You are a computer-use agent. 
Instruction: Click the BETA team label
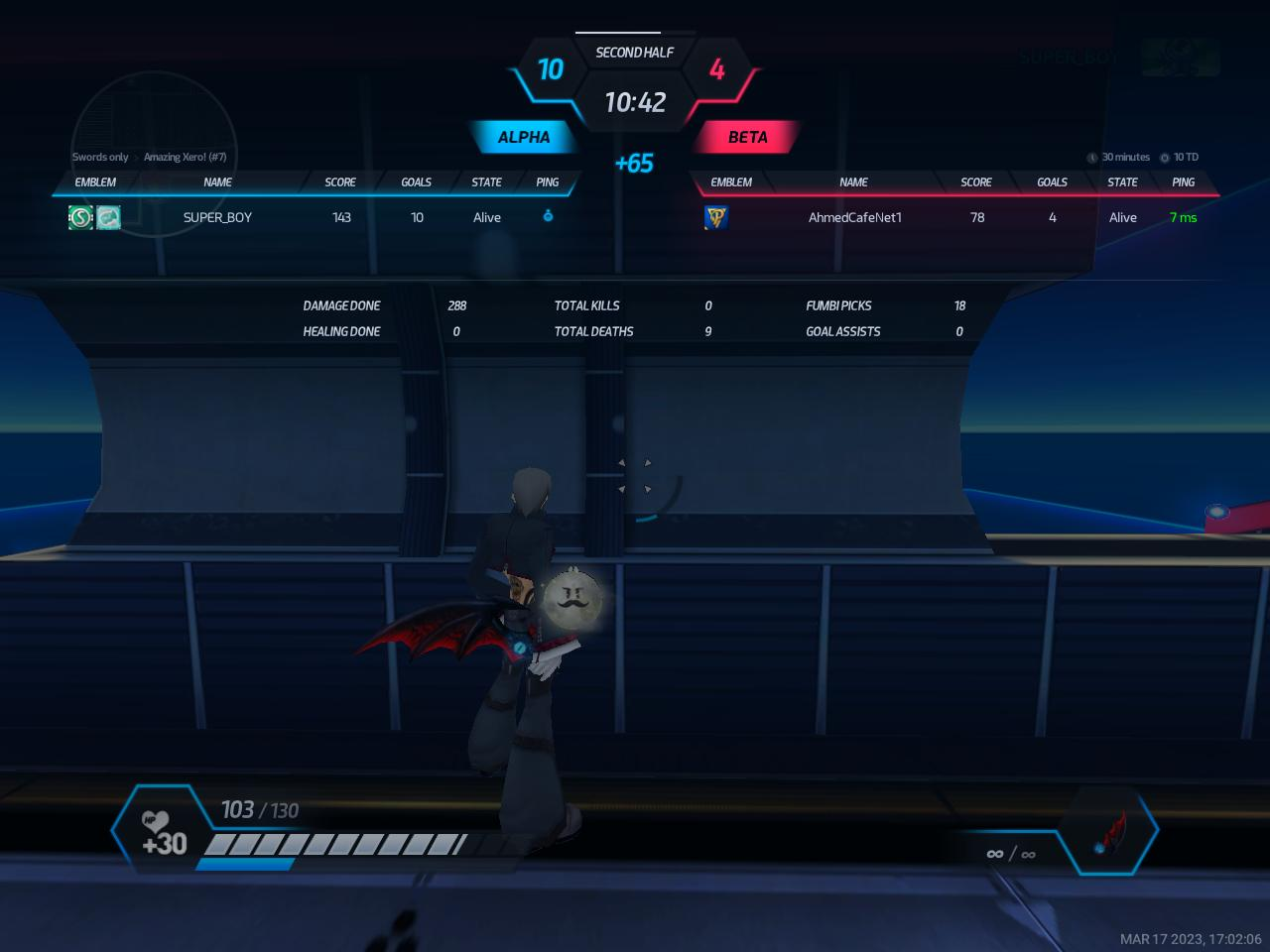click(x=747, y=137)
